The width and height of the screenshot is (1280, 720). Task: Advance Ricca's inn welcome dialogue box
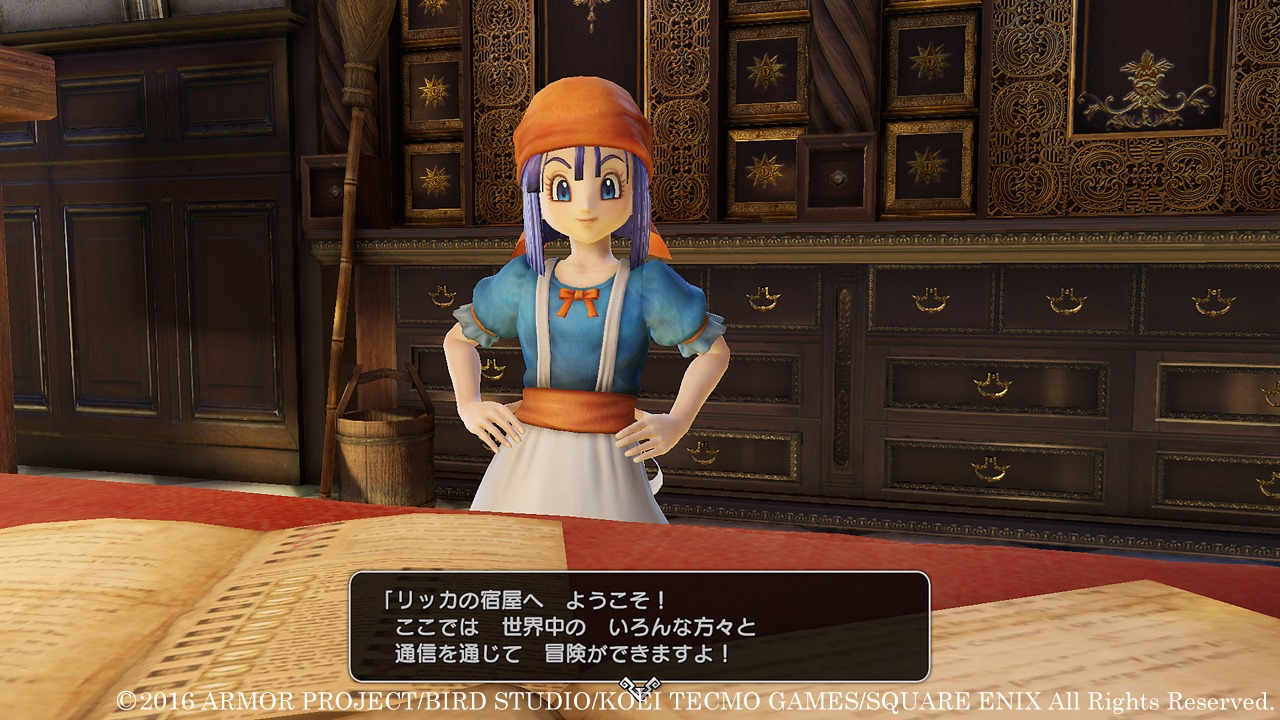point(639,627)
